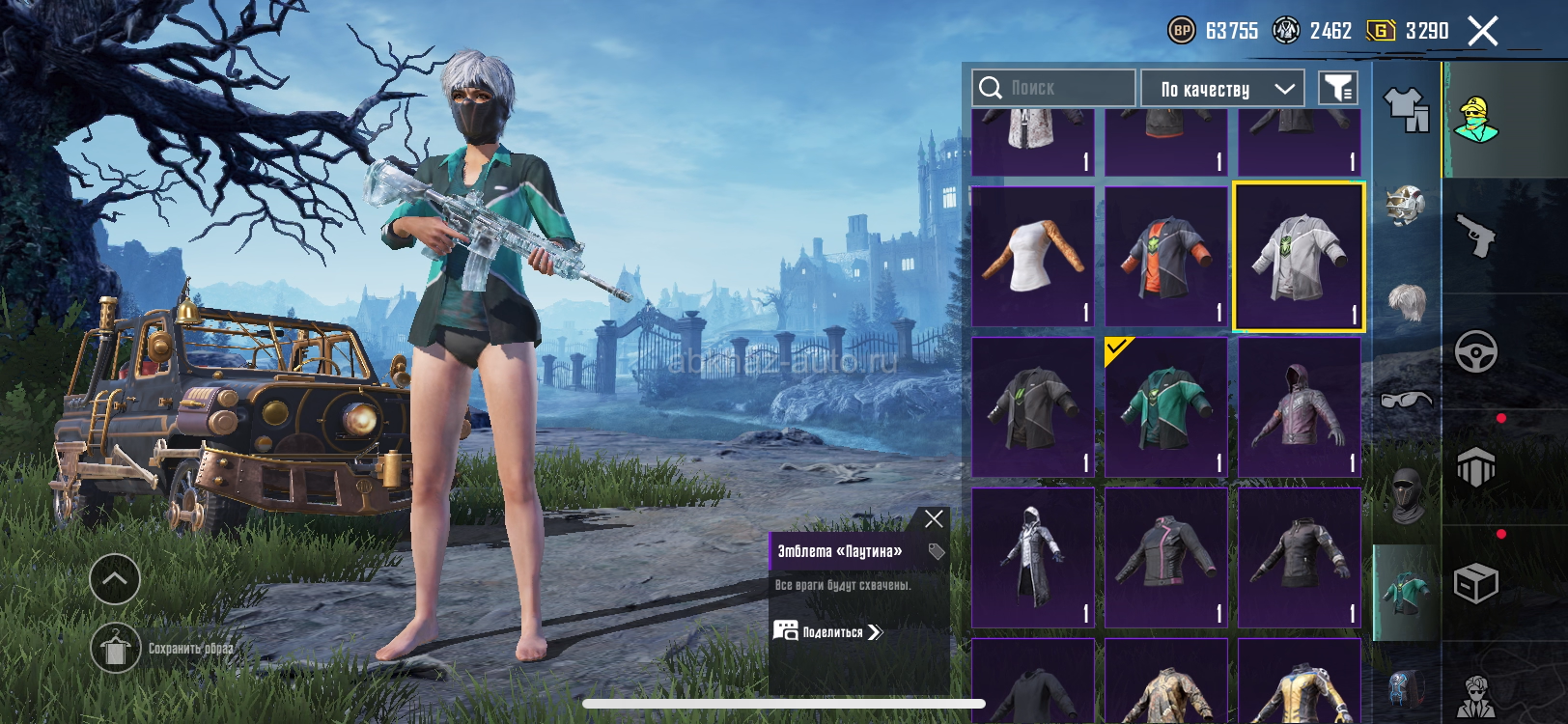Open the По качеству sort dropdown
Screen dimensions: 1568x724
point(1222,89)
